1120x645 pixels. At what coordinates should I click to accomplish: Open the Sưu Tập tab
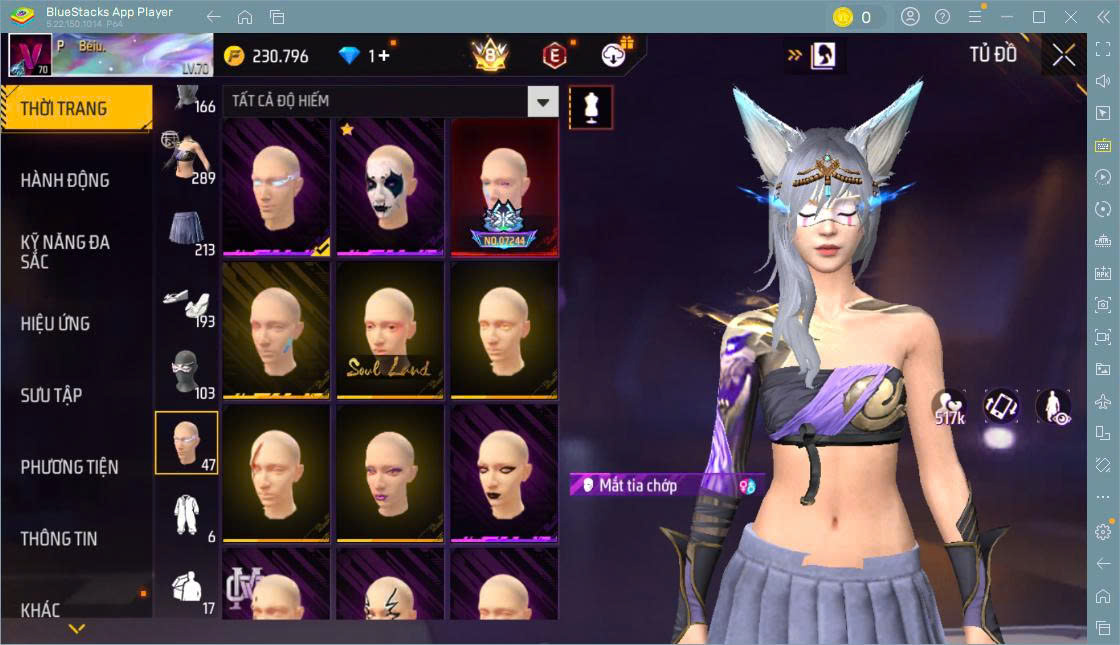(x=52, y=395)
